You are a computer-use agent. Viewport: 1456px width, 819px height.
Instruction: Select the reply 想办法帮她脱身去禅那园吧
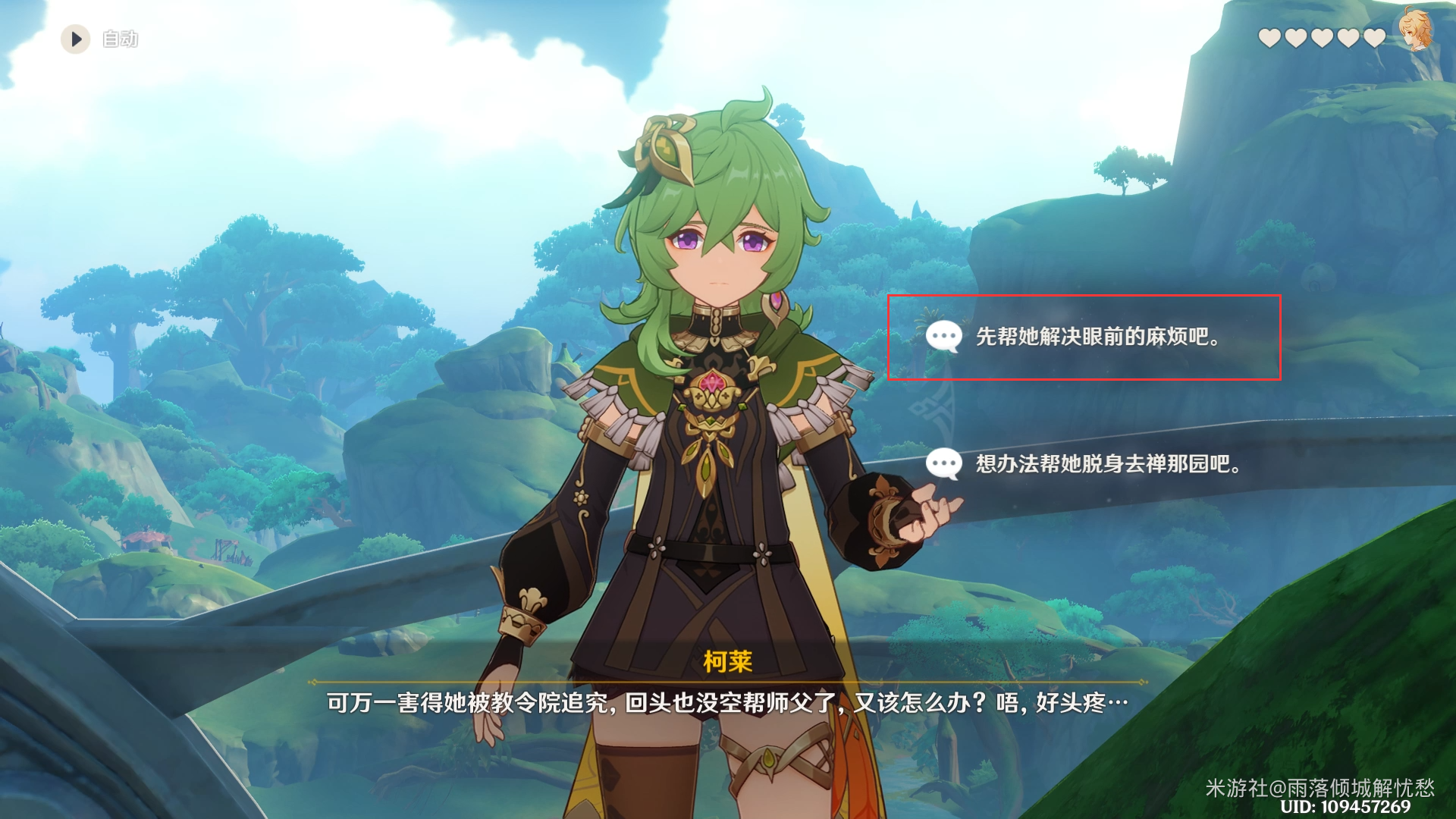click(x=1106, y=463)
